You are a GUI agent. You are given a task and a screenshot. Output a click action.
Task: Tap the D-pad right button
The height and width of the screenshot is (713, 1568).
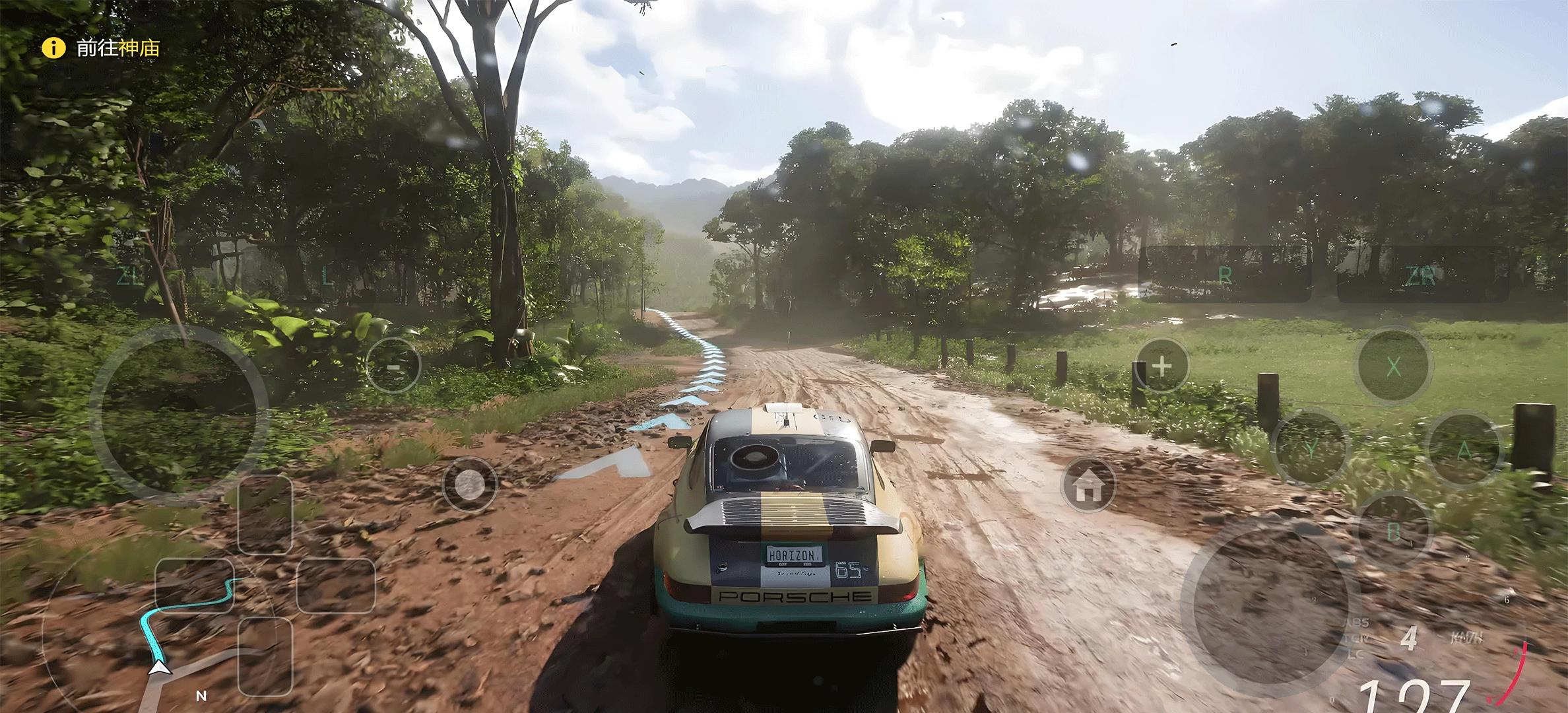point(336,585)
